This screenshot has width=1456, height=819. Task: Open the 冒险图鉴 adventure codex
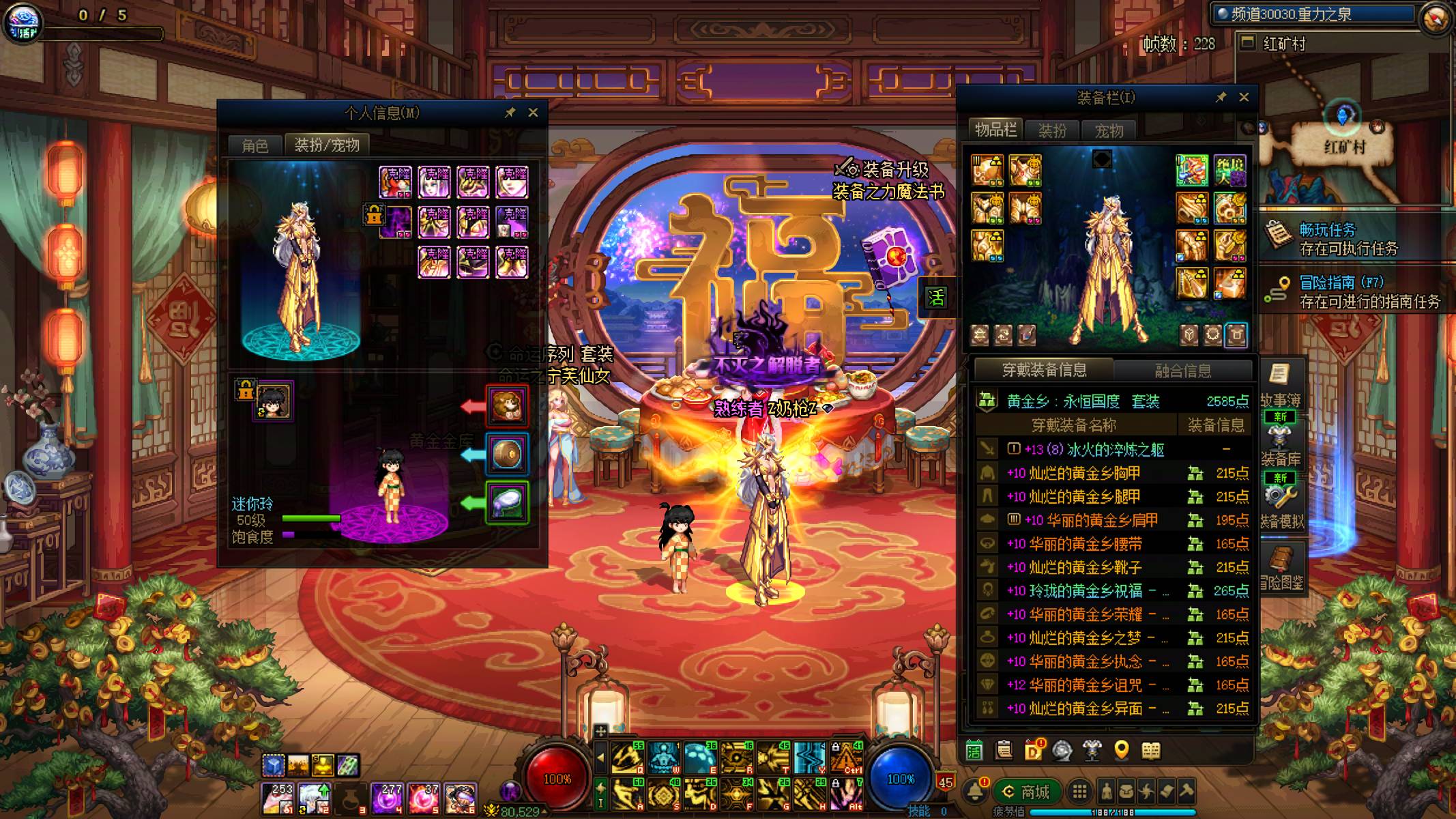[x=1281, y=568]
